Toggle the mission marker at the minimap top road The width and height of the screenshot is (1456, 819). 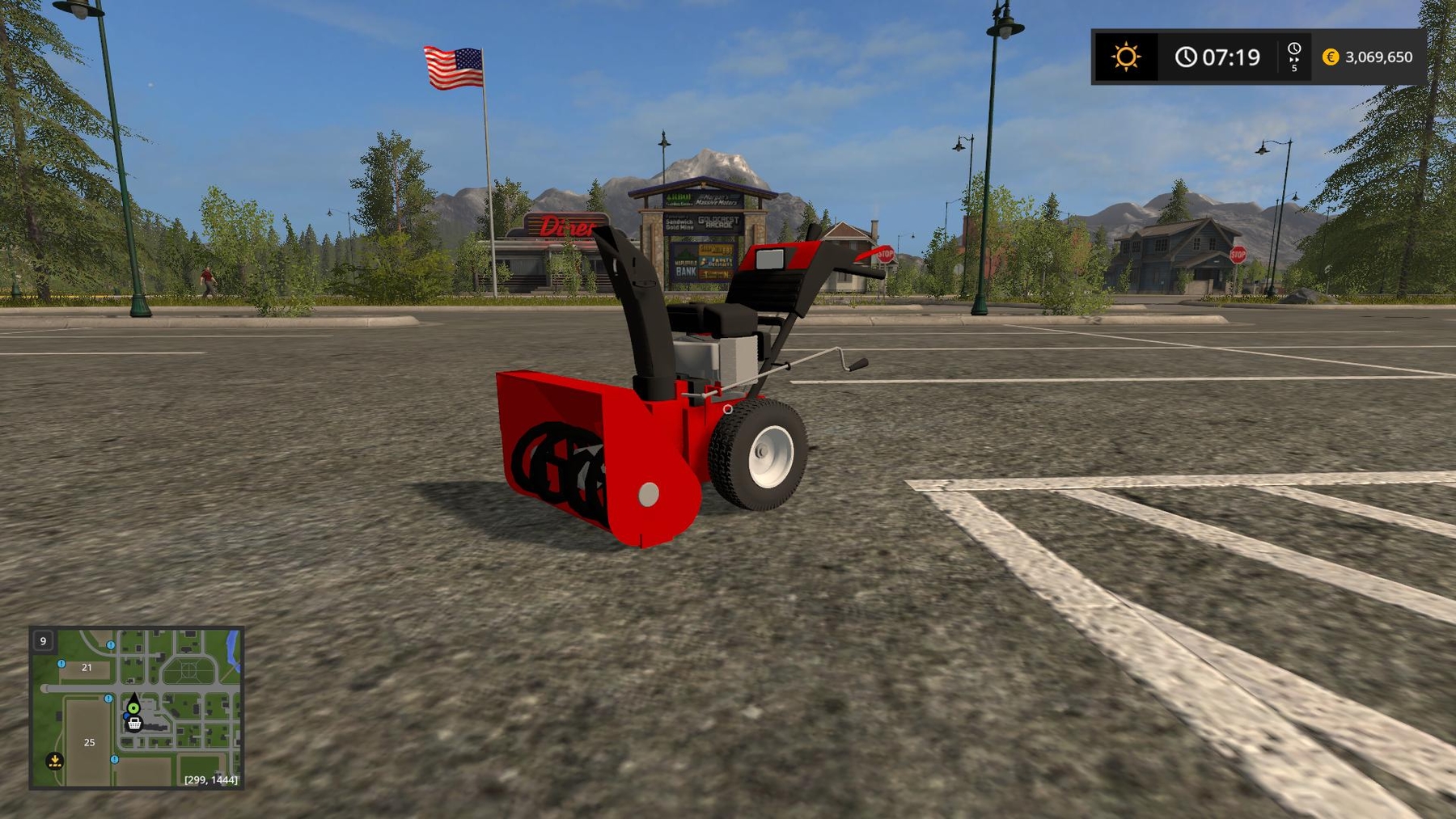coord(110,645)
